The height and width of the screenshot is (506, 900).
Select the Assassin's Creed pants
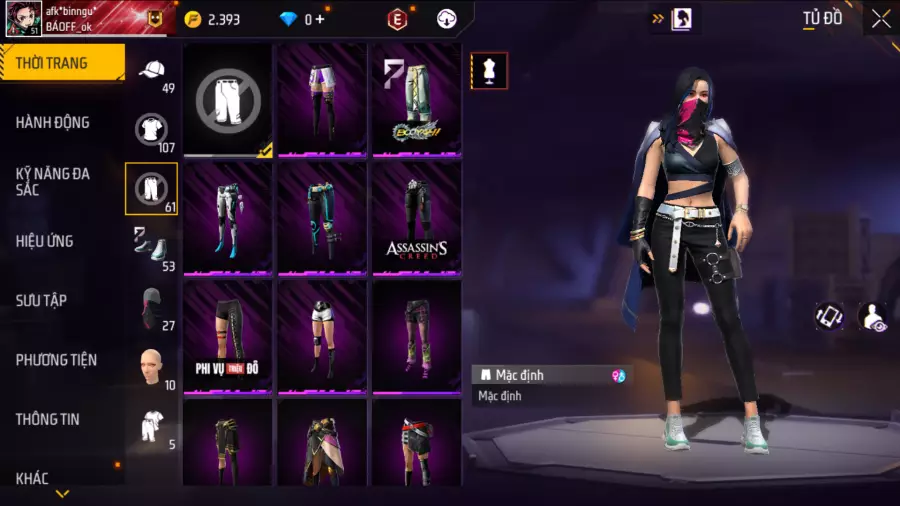416,217
